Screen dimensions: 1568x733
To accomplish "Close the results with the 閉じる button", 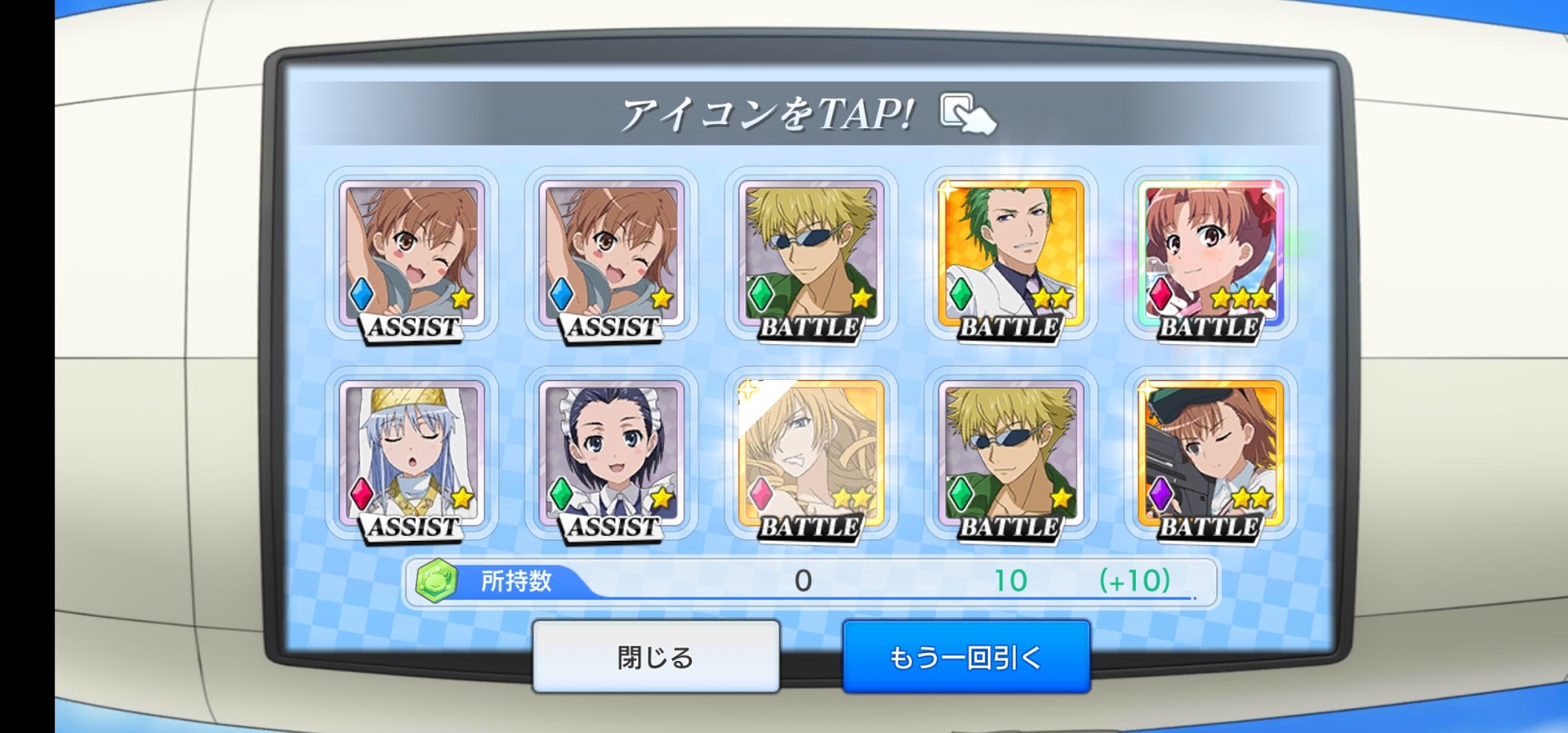I will click(x=656, y=656).
